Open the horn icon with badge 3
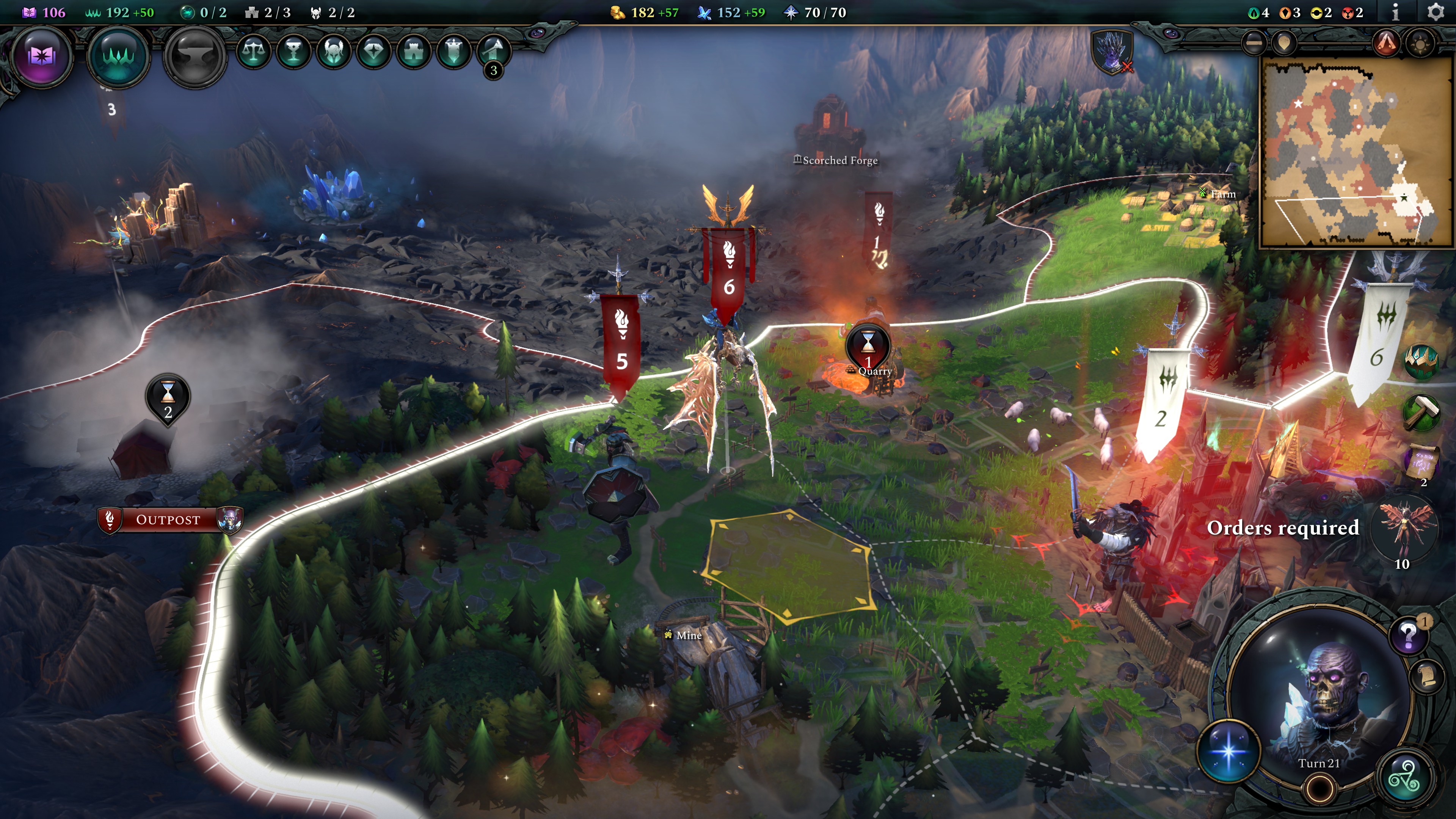The image size is (1456, 819). click(493, 52)
